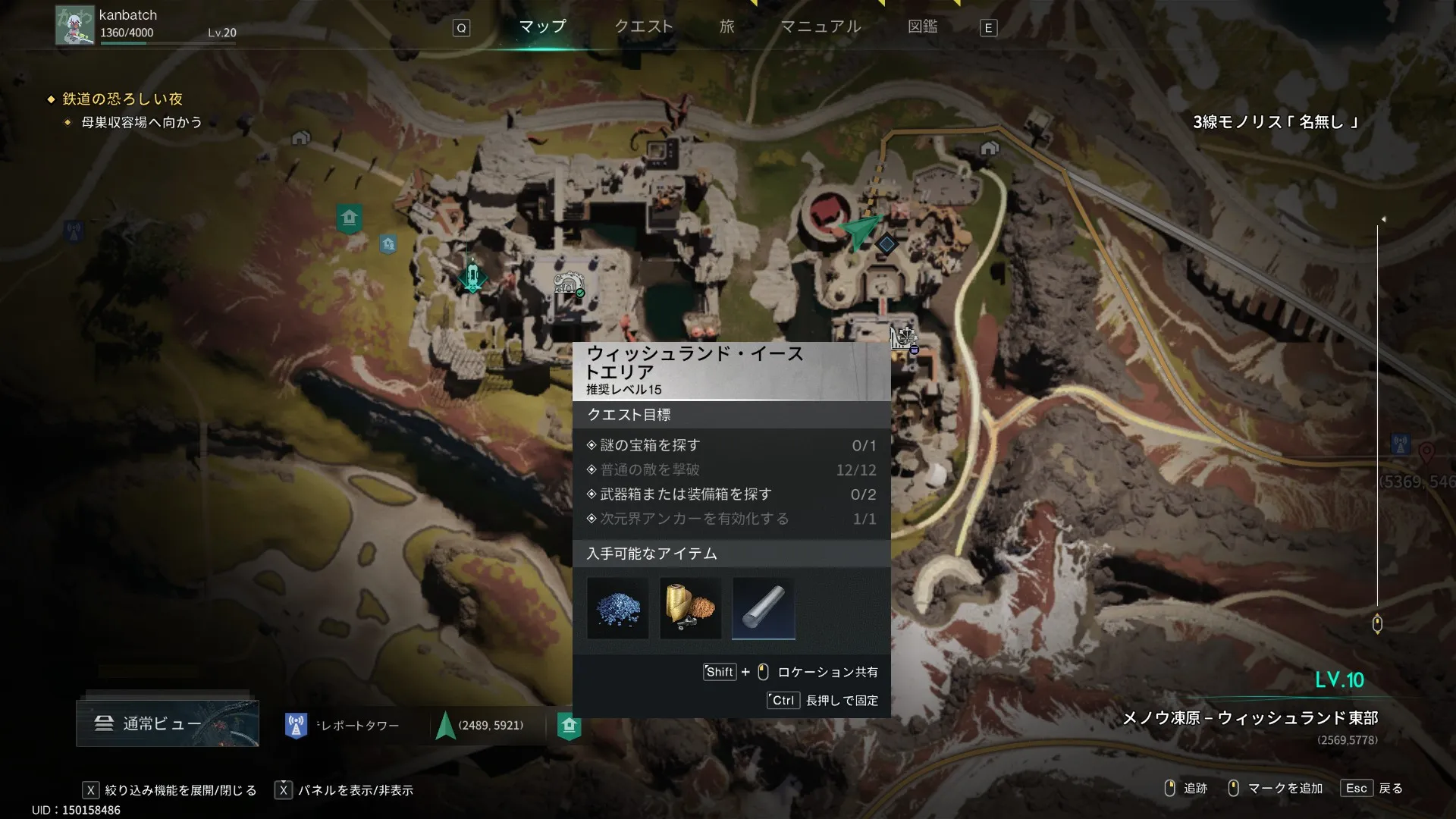Click the teleport tower marker on left edge
Viewport: 1456px width, 819px height.
coord(74,231)
